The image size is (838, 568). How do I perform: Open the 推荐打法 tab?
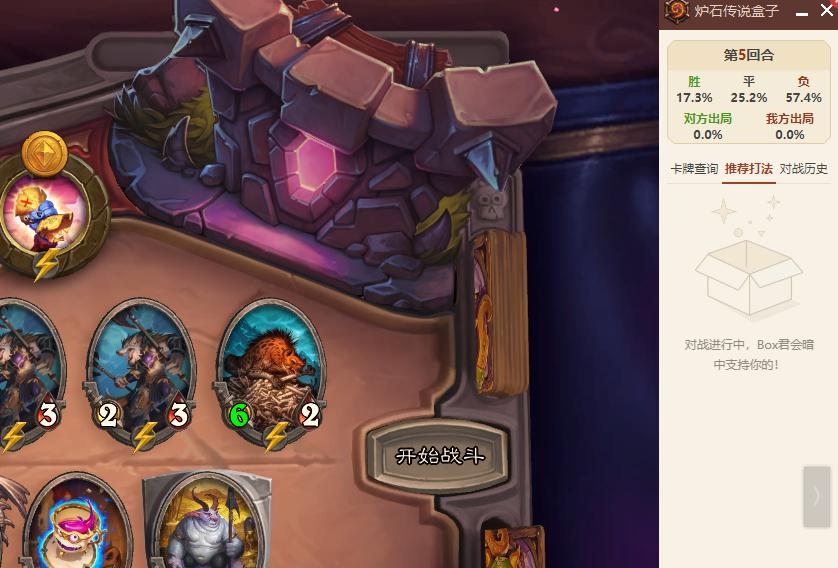tap(748, 169)
